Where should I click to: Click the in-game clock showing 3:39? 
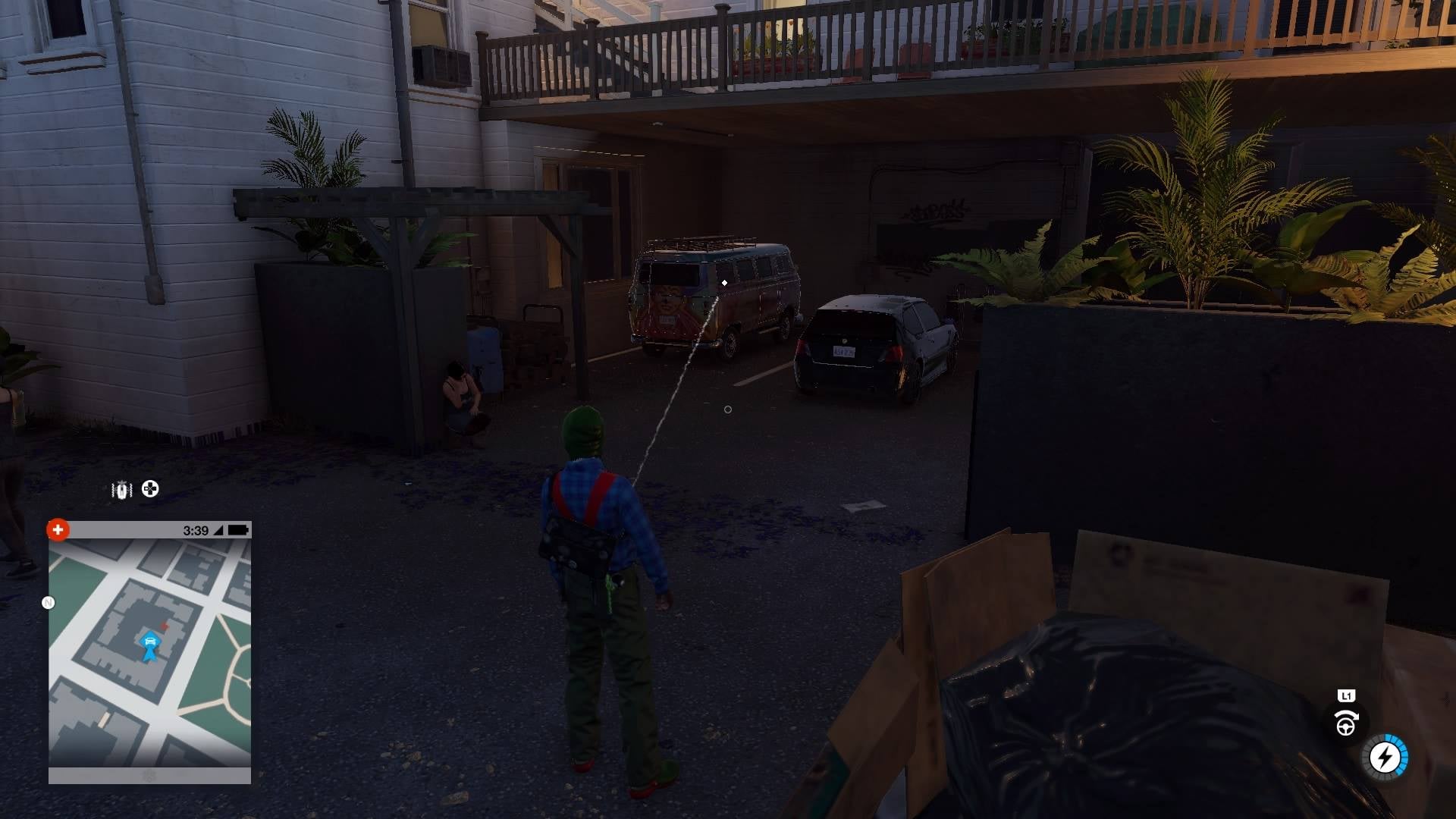point(196,530)
